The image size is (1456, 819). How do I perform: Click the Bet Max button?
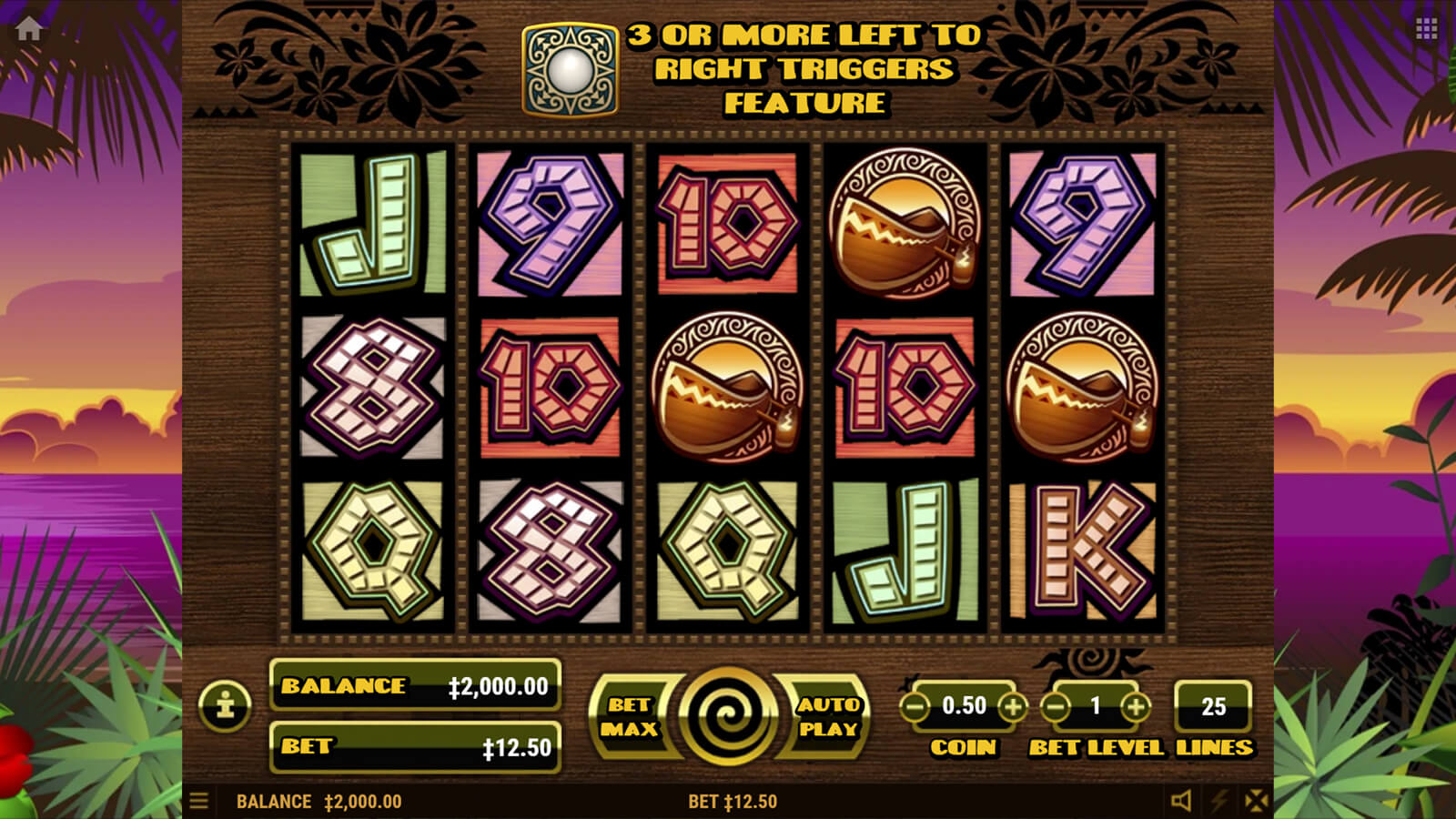pos(630,716)
